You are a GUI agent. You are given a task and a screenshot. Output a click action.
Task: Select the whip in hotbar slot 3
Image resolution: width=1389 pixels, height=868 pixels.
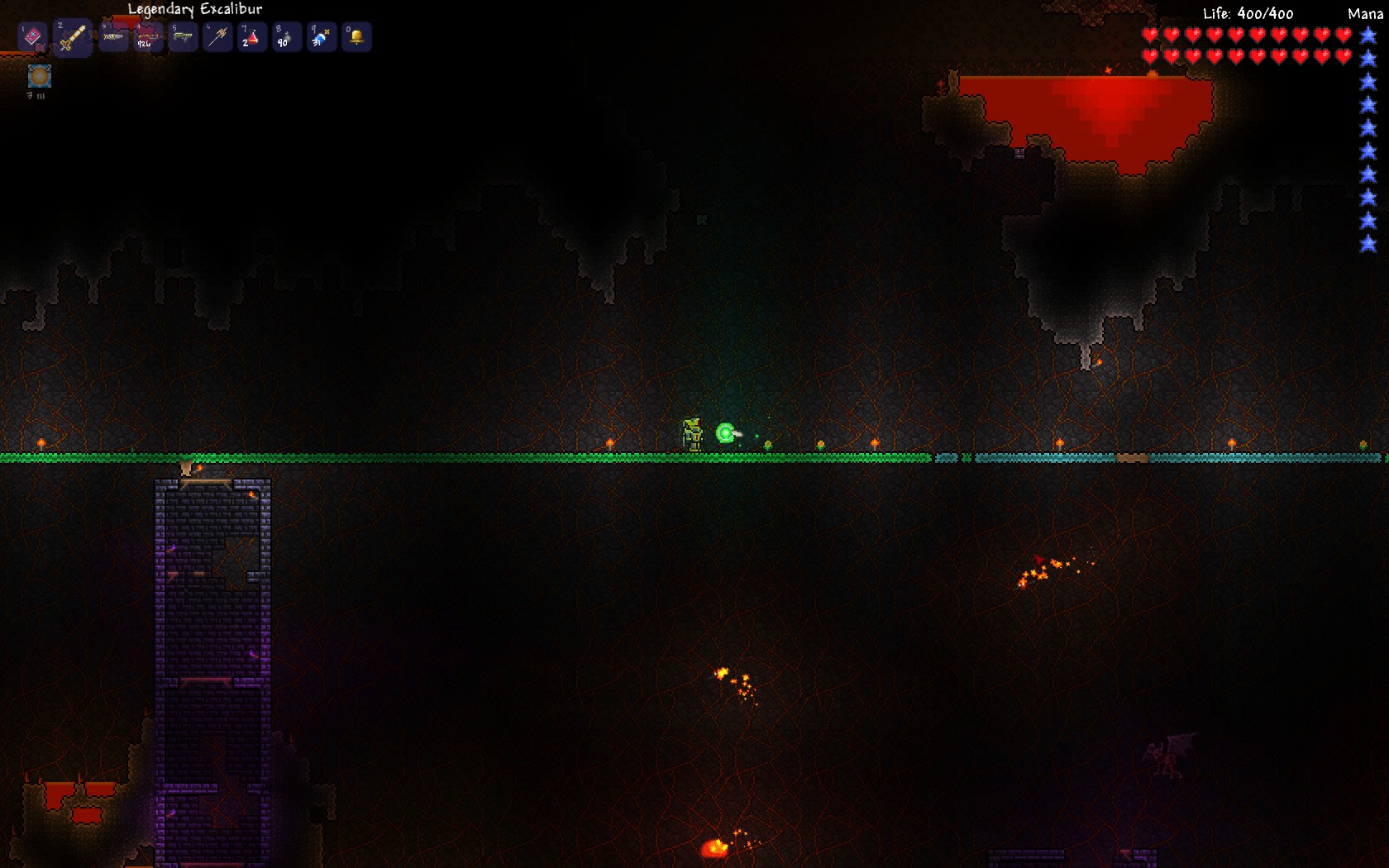pyautogui.click(x=112, y=37)
